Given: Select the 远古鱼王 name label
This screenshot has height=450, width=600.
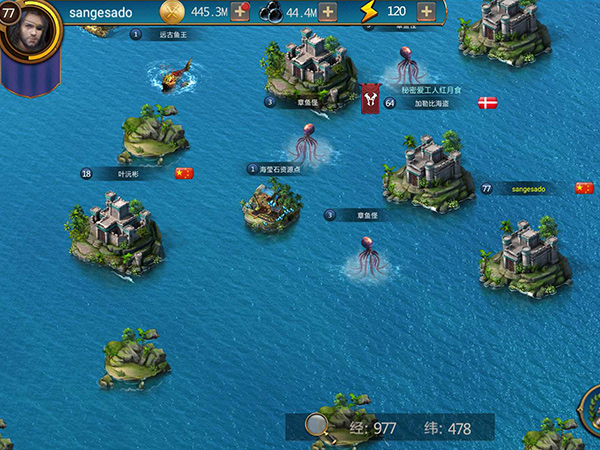Looking at the screenshot, I should (172, 34).
